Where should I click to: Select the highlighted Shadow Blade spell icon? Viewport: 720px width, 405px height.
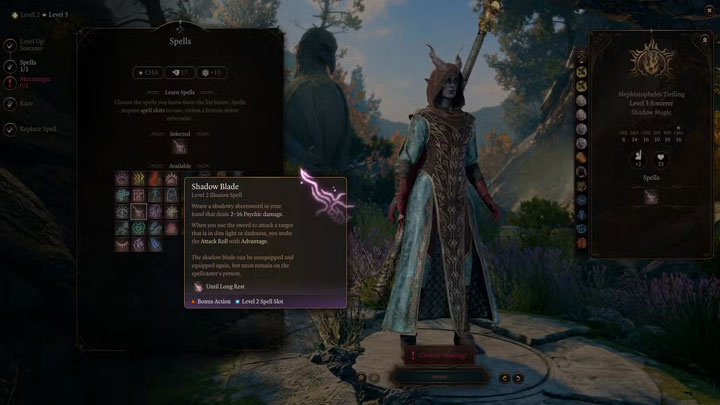pos(139,211)
